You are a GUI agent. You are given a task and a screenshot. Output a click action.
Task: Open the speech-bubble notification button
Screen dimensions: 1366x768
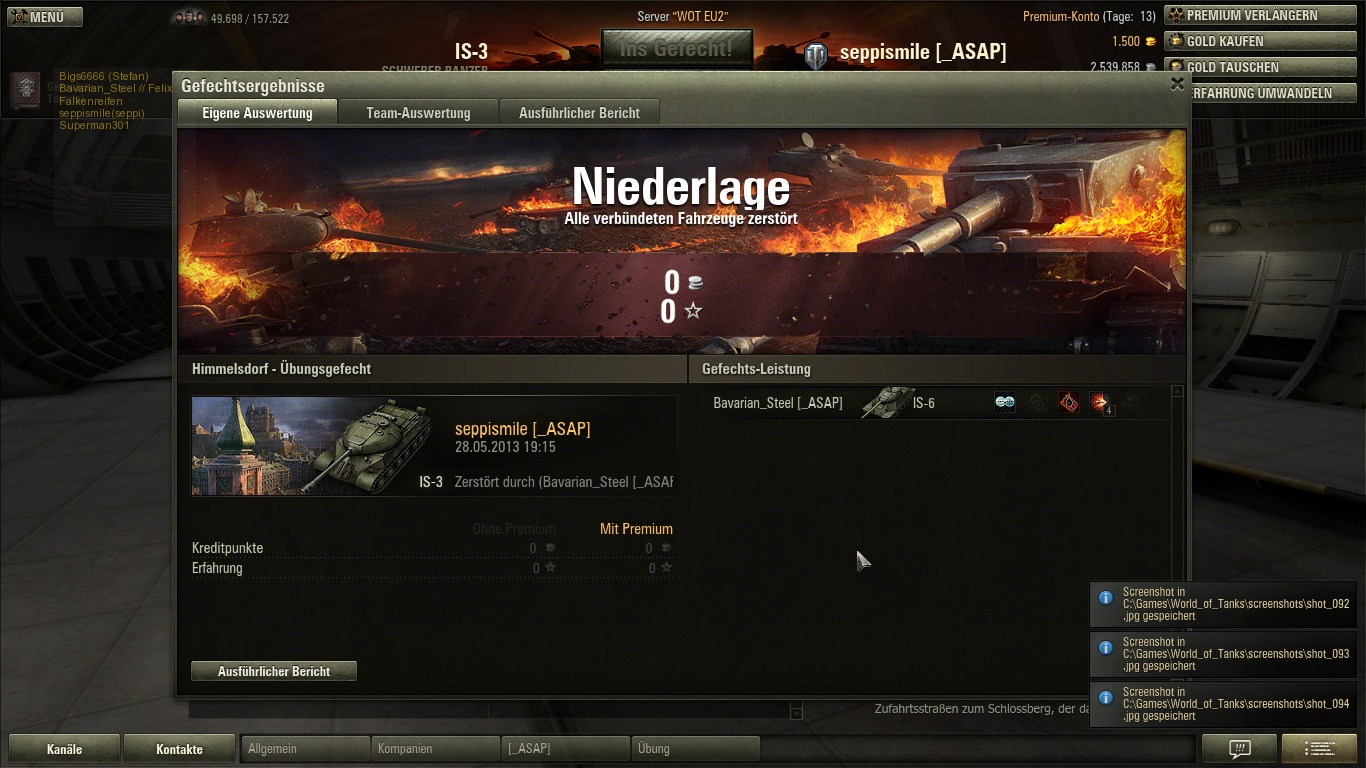coord(1239,749)
